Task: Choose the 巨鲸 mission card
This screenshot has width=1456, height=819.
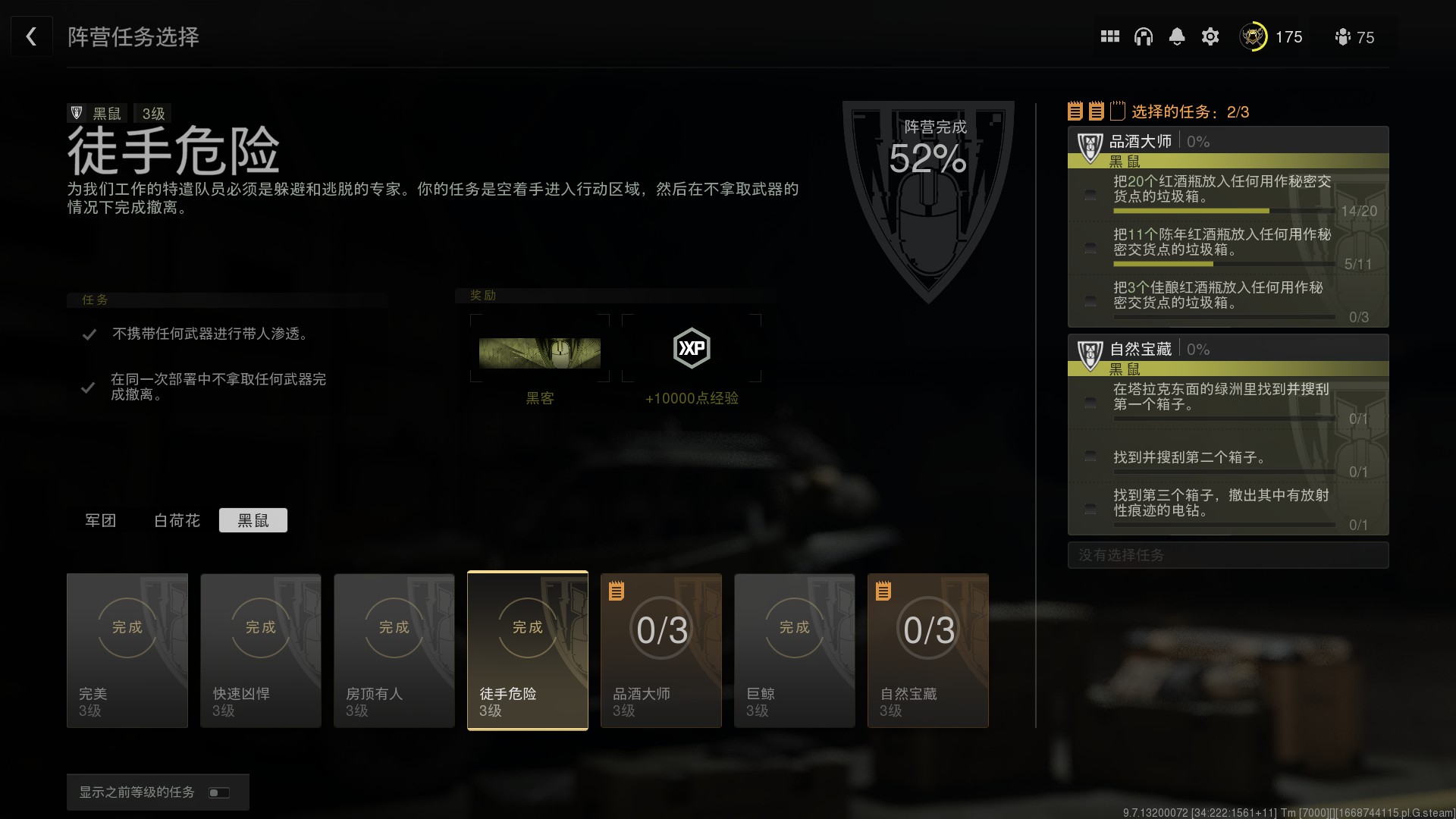Action: pyautogui.click(x=795, y=651)
